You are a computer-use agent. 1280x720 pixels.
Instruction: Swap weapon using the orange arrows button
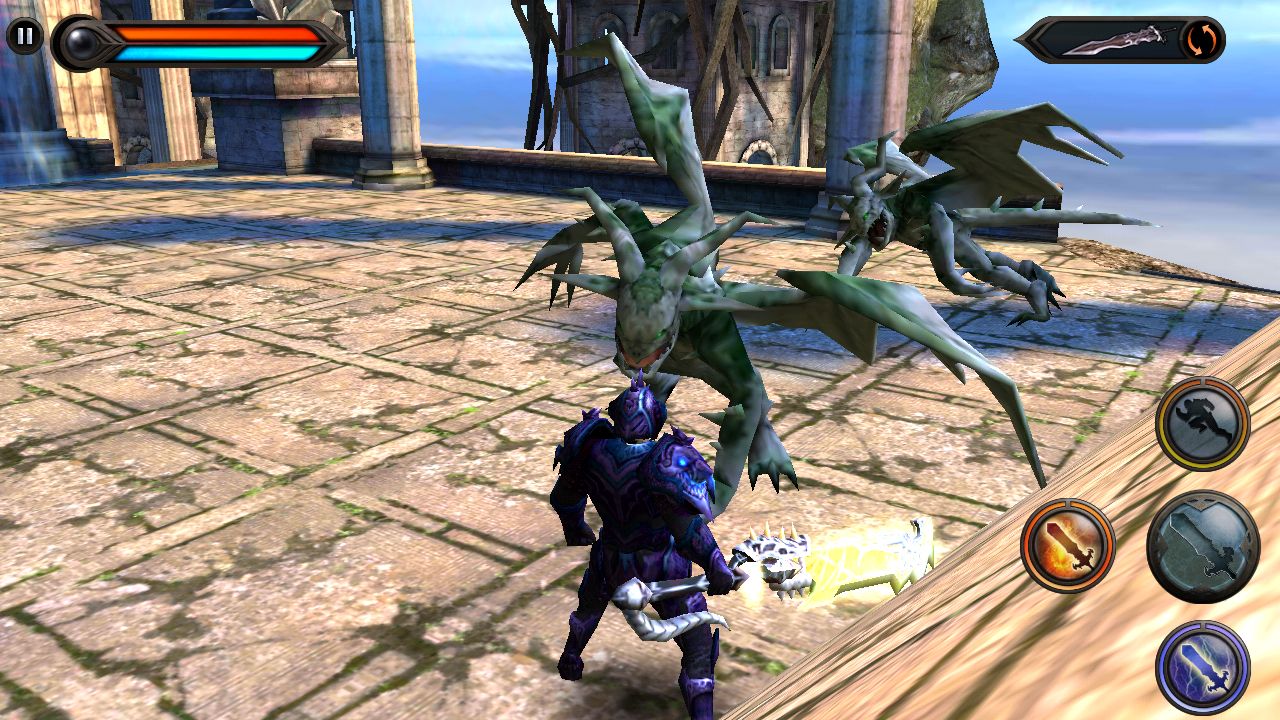(1200, 40)
